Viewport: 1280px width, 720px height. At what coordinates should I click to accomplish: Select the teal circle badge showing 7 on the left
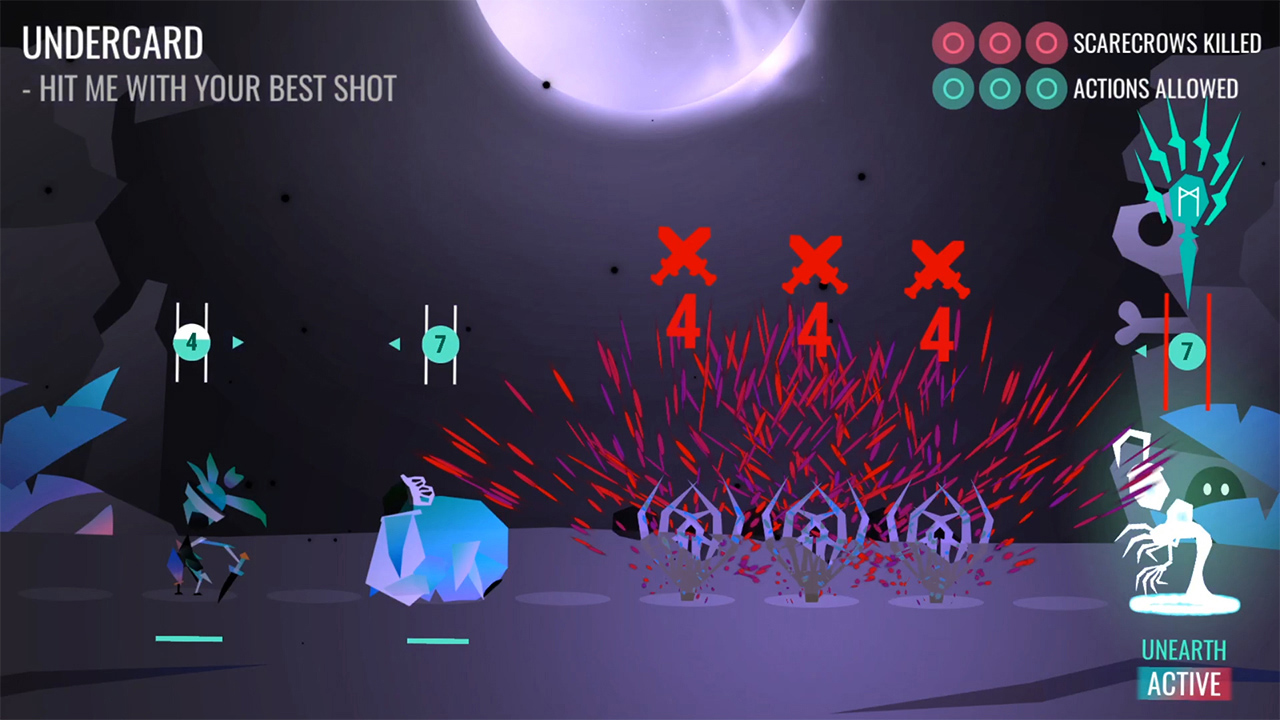440,345
